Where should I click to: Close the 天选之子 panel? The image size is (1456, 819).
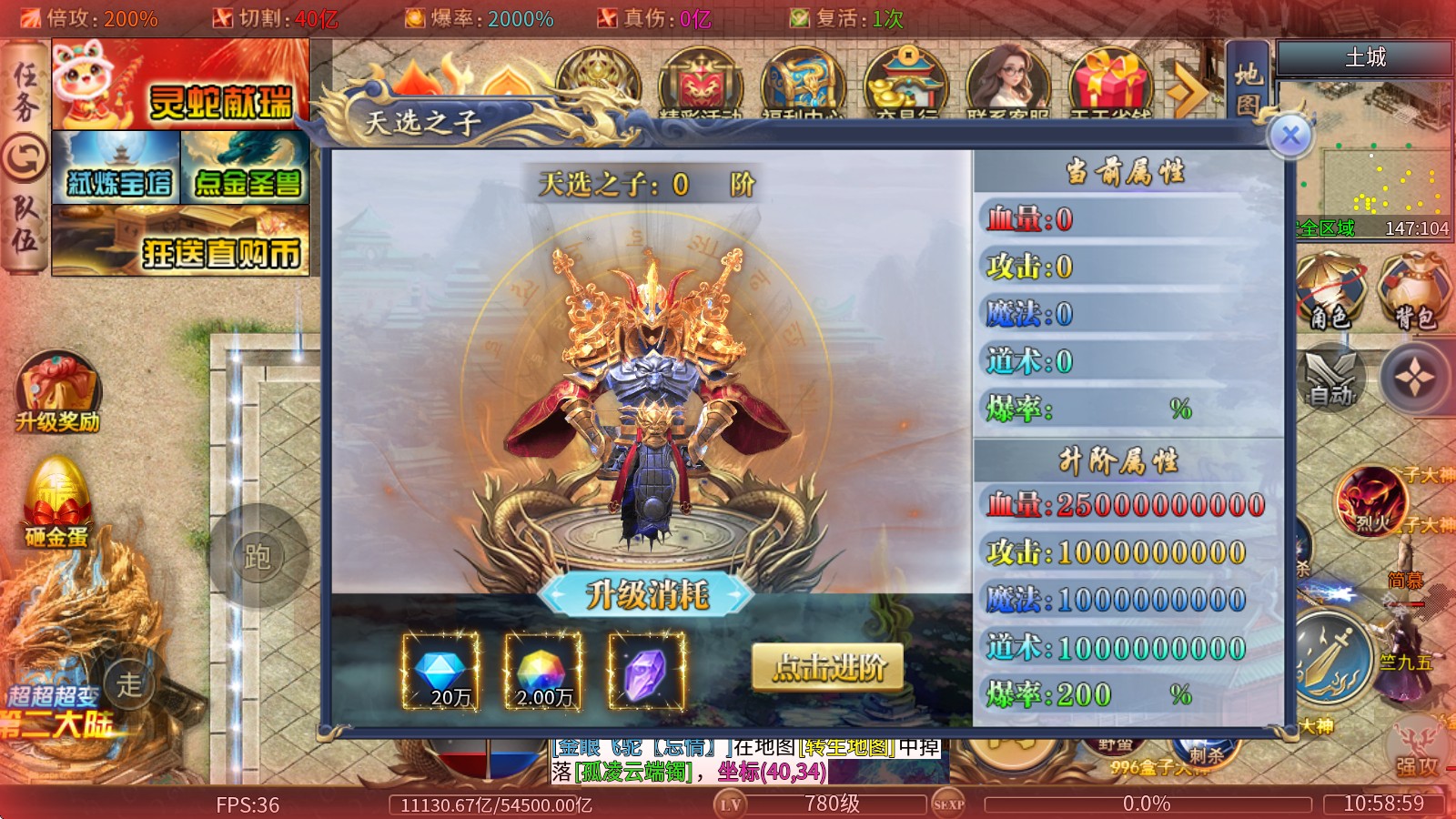(1289, 136)
